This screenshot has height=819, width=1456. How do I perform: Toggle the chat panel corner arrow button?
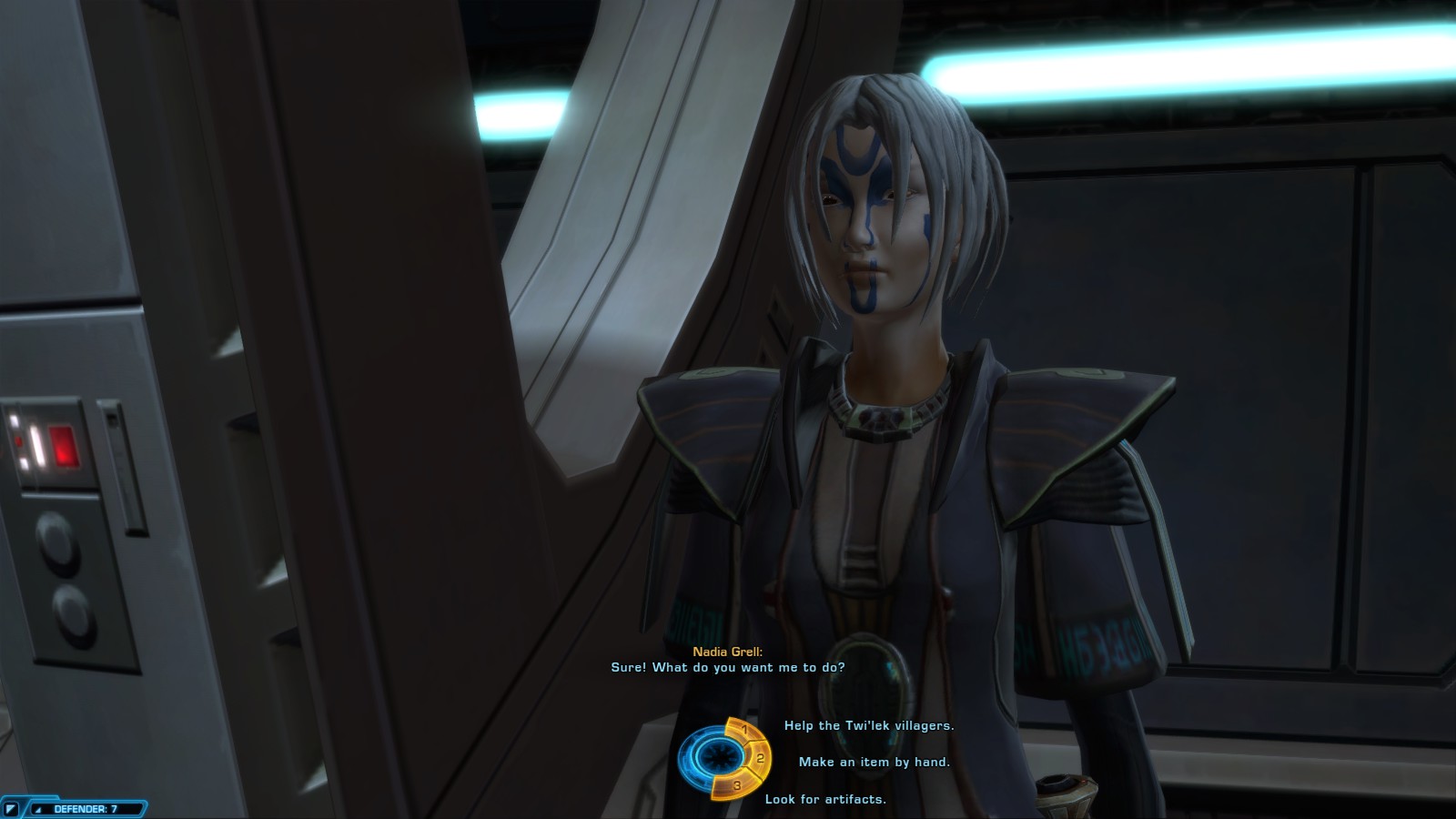tap(12, 809)
